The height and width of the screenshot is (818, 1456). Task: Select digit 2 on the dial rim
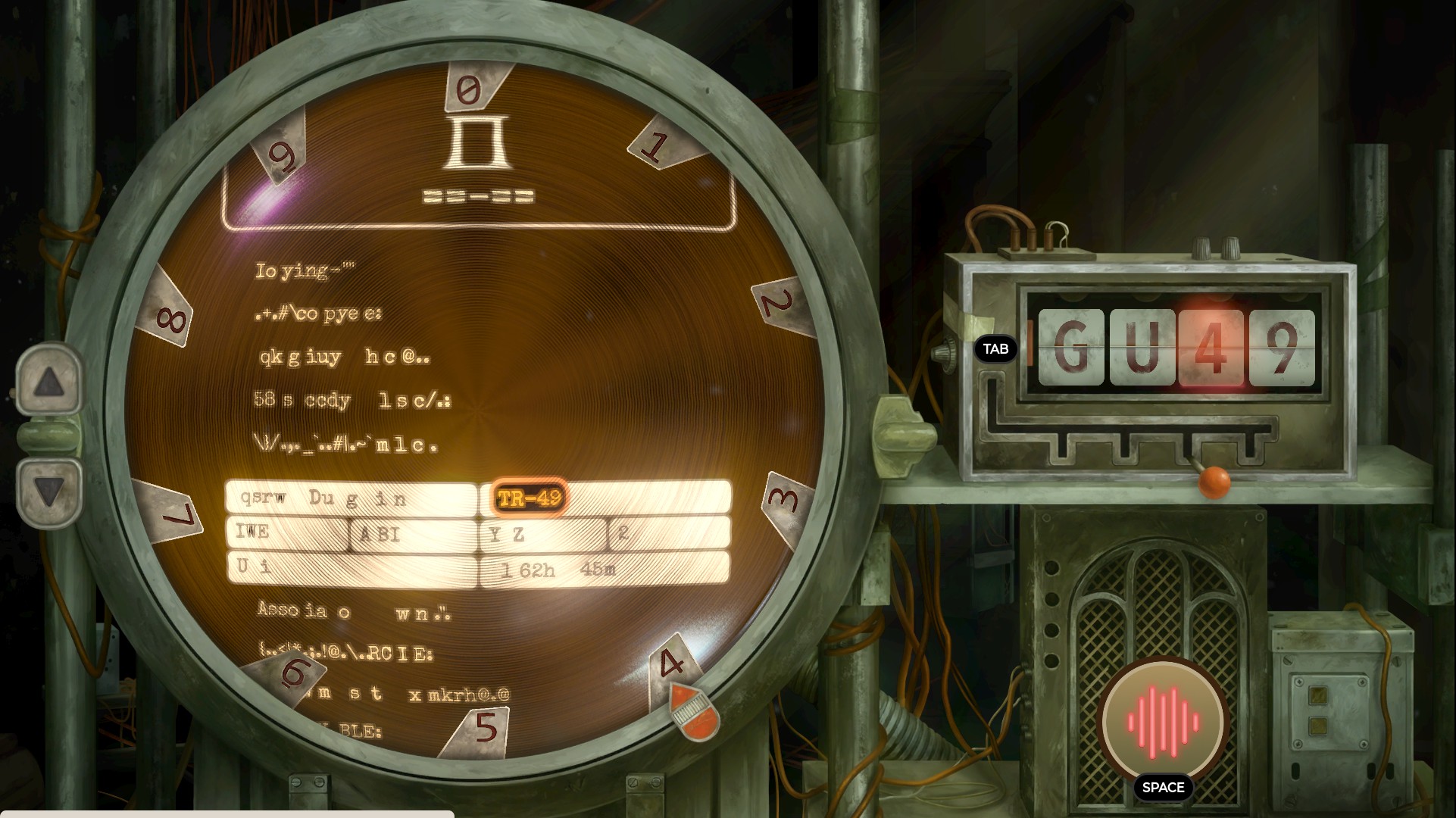click(780, 304)
